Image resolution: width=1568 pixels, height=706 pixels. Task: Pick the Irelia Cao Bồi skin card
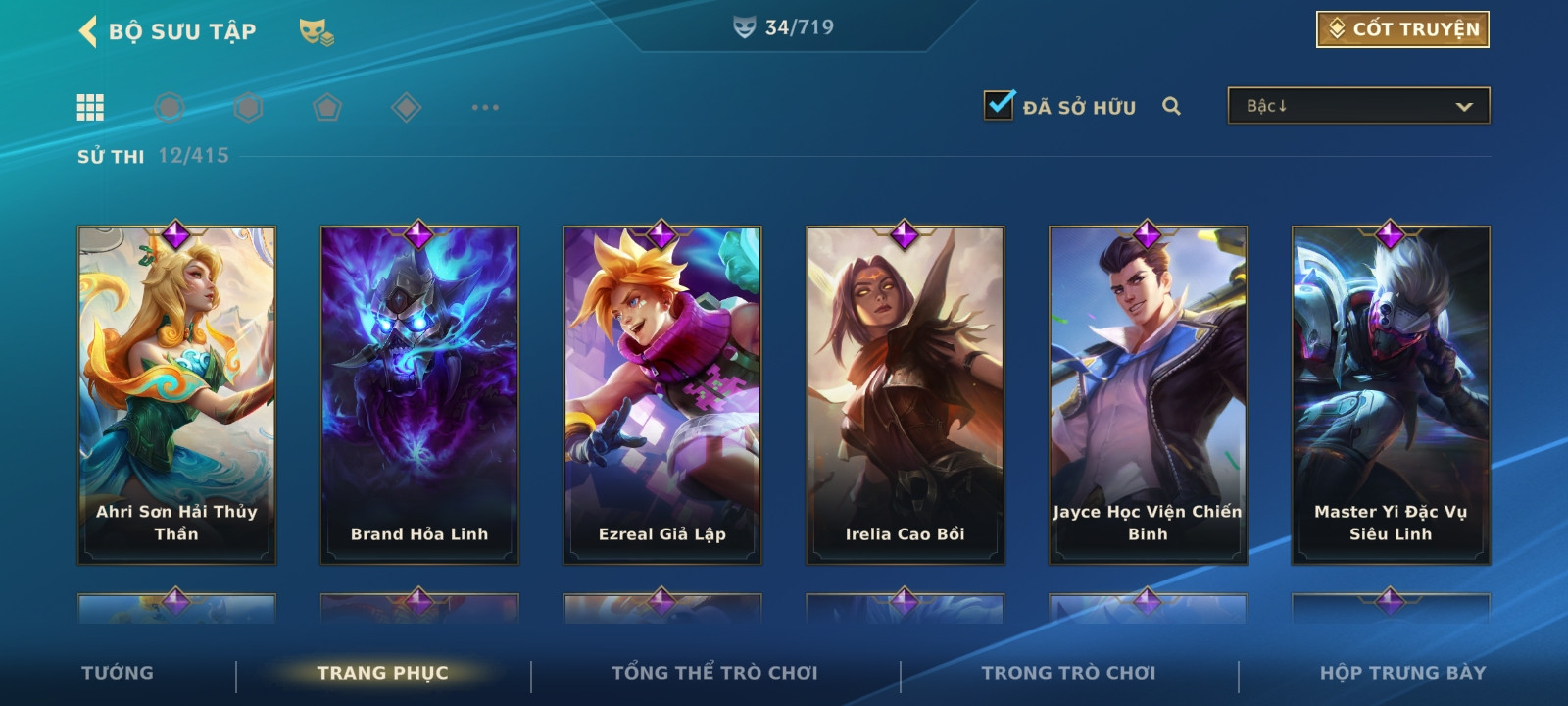tap(906, 395)
